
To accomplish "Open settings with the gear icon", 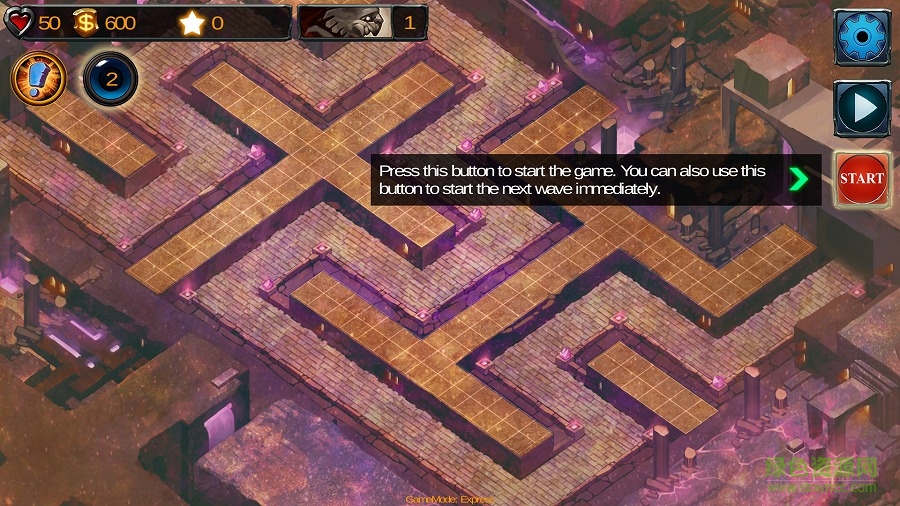I will coord(862,38).
